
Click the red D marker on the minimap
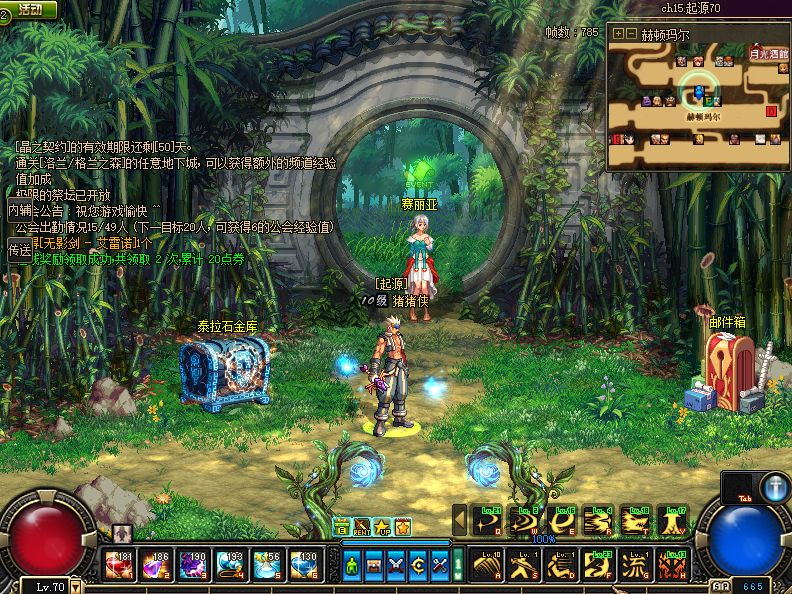(x=771, y=111)
